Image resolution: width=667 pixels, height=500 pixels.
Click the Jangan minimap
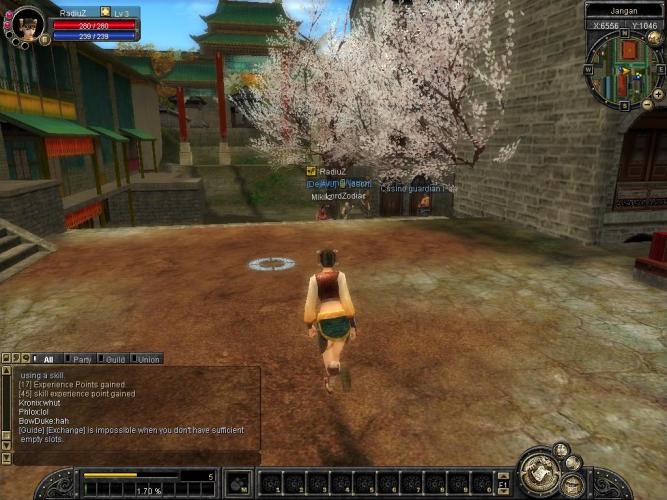[622, 68]
